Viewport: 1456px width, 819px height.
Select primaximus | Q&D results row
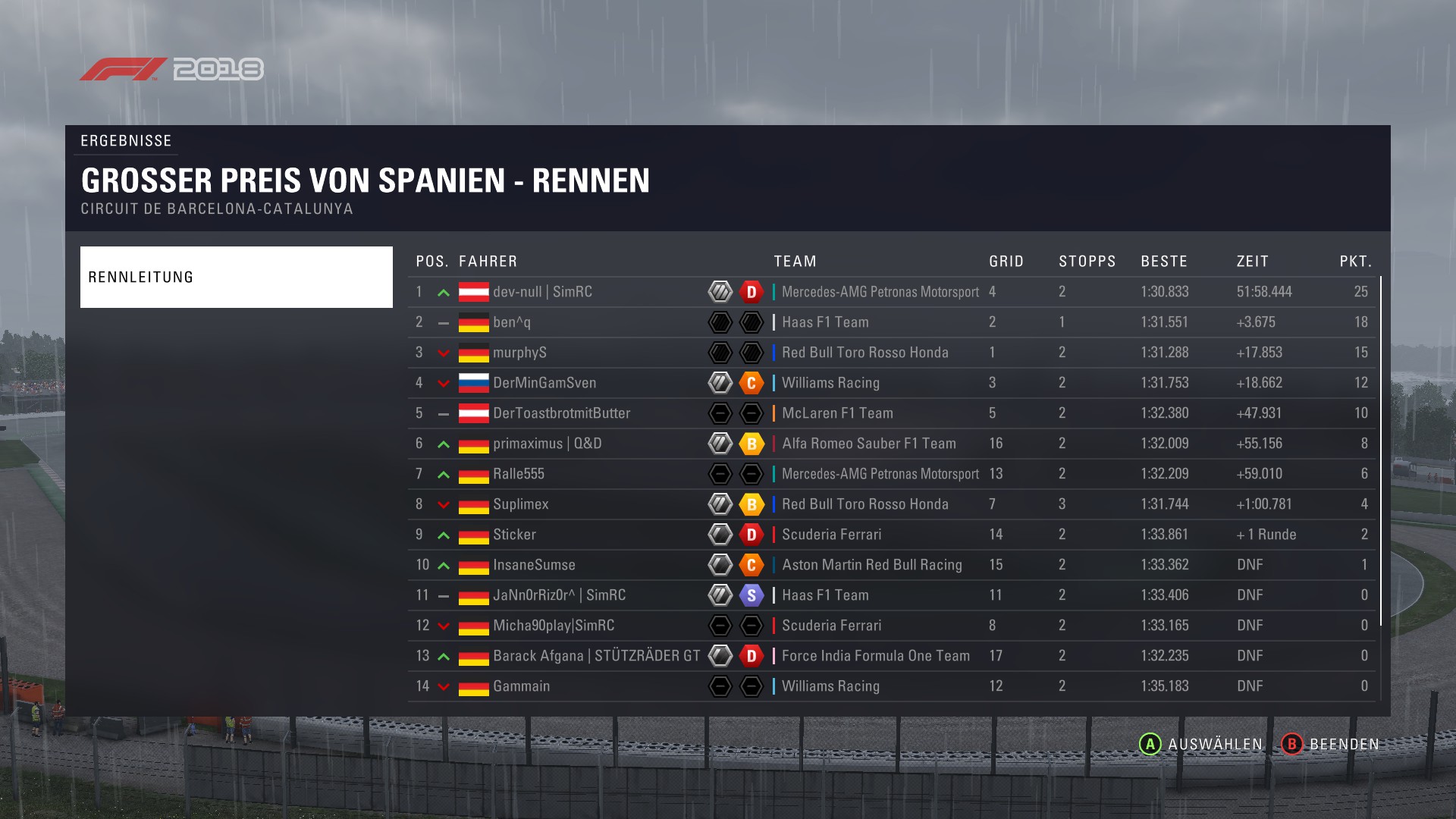pos(547,444)
